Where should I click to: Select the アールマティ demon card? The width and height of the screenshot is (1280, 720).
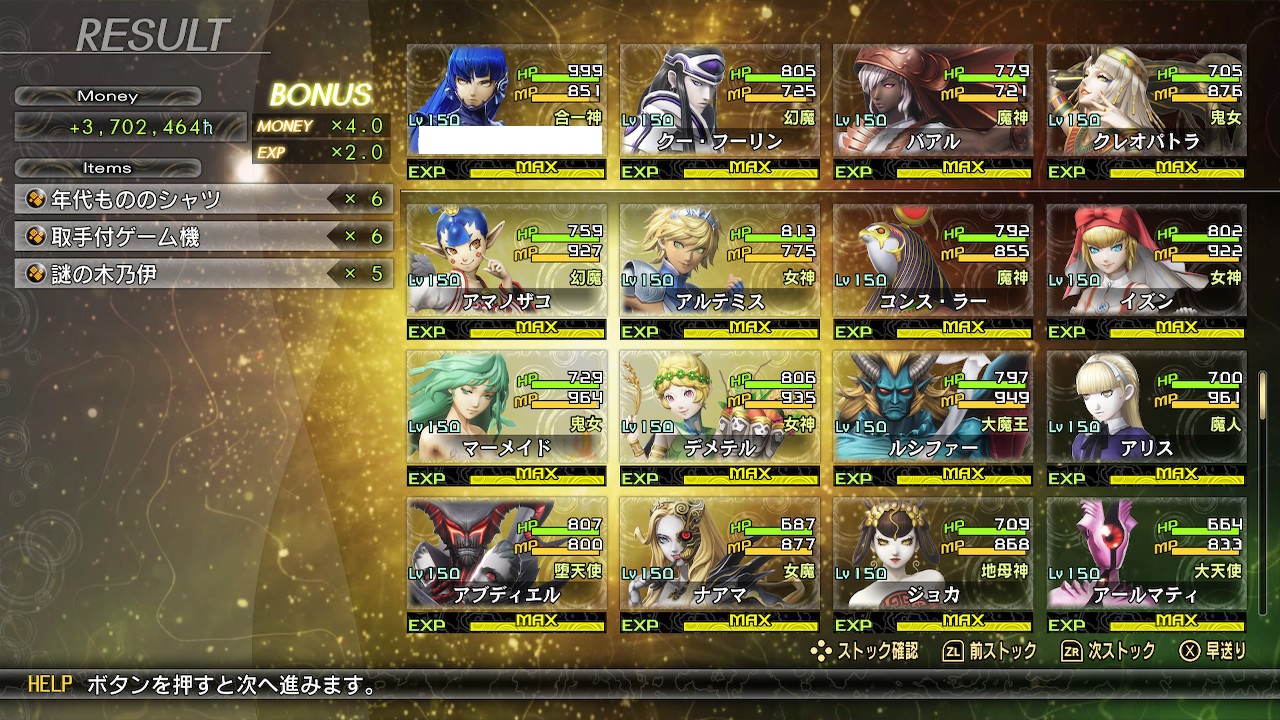pos(1146,565)
